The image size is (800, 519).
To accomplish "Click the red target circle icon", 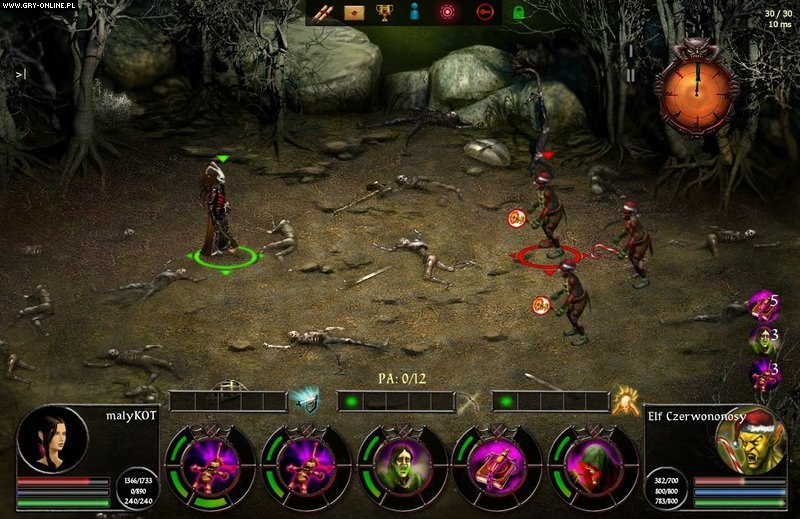I will 448,12.
